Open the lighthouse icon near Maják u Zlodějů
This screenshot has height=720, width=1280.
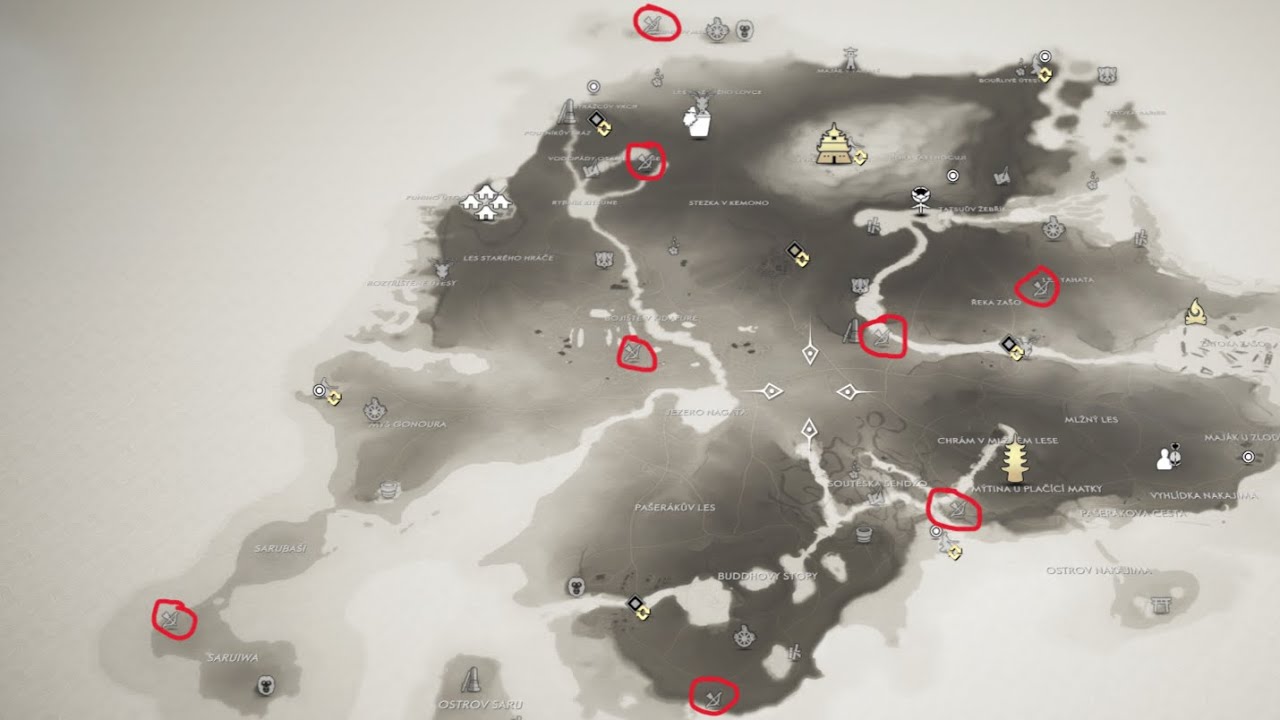[1248, 457]
